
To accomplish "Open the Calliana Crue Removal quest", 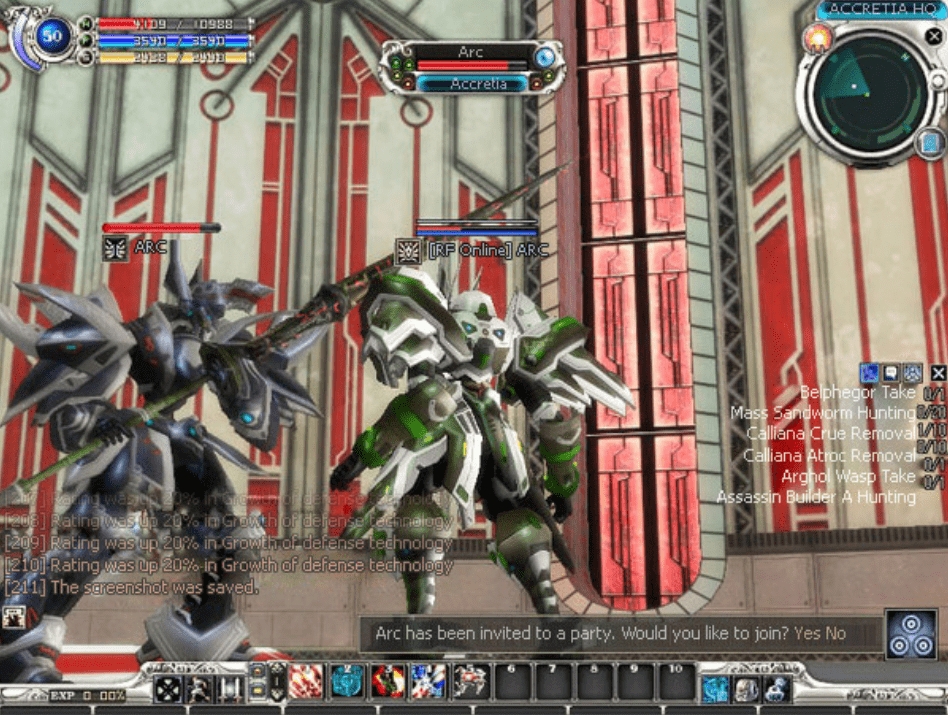I will [x=830, y=434].
